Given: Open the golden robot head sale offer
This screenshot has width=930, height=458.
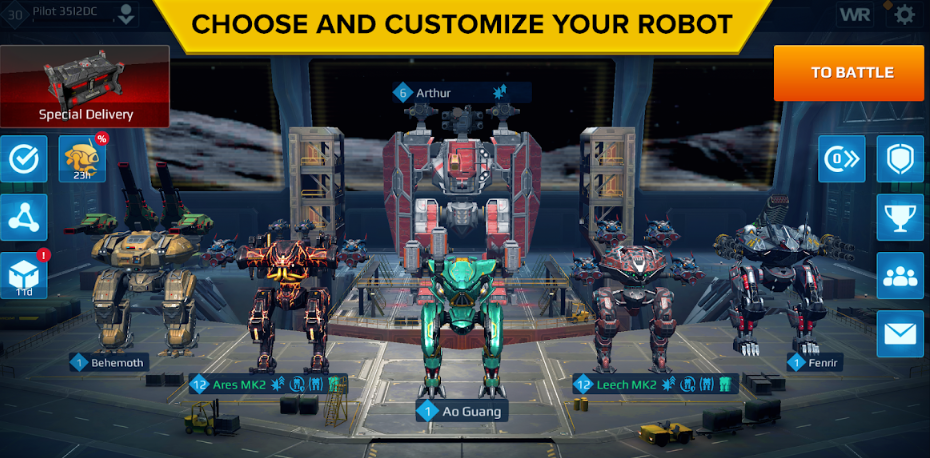Looking at the screenshot, I should coord(82,159).
